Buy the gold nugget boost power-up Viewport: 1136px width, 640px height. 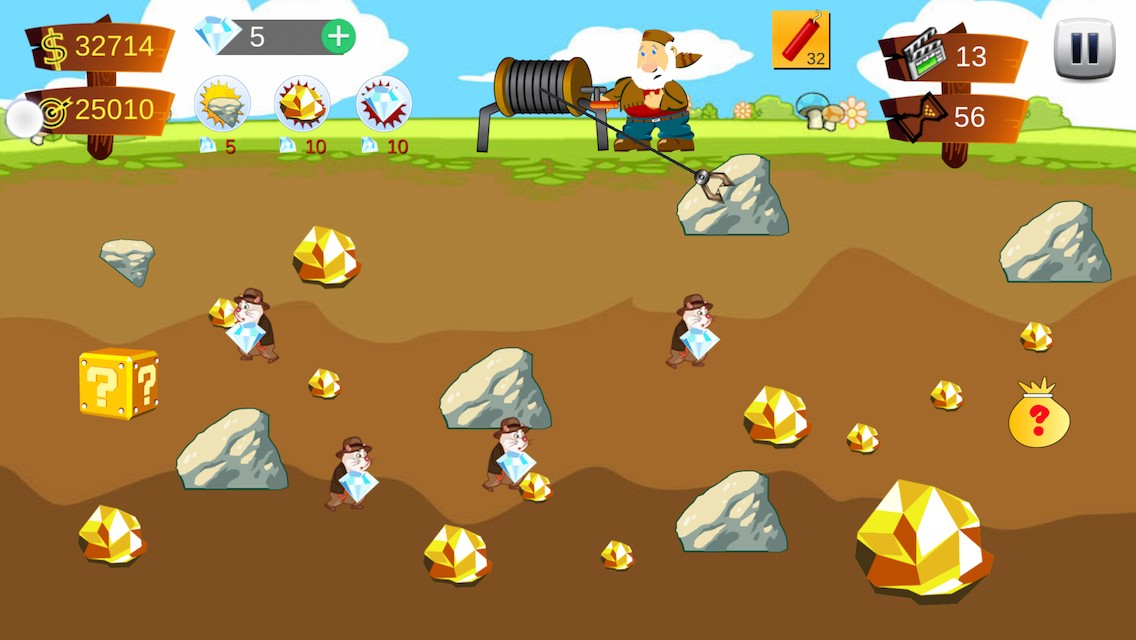tap(302, 104)
